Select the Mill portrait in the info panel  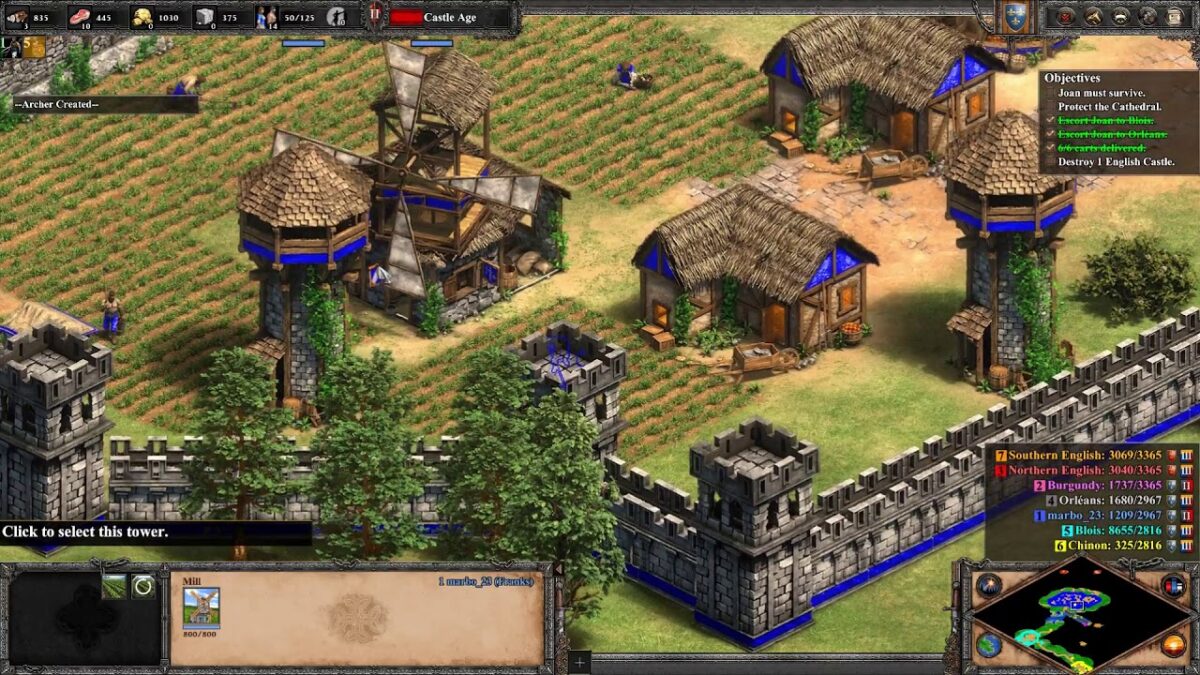(x=201, y=606)
